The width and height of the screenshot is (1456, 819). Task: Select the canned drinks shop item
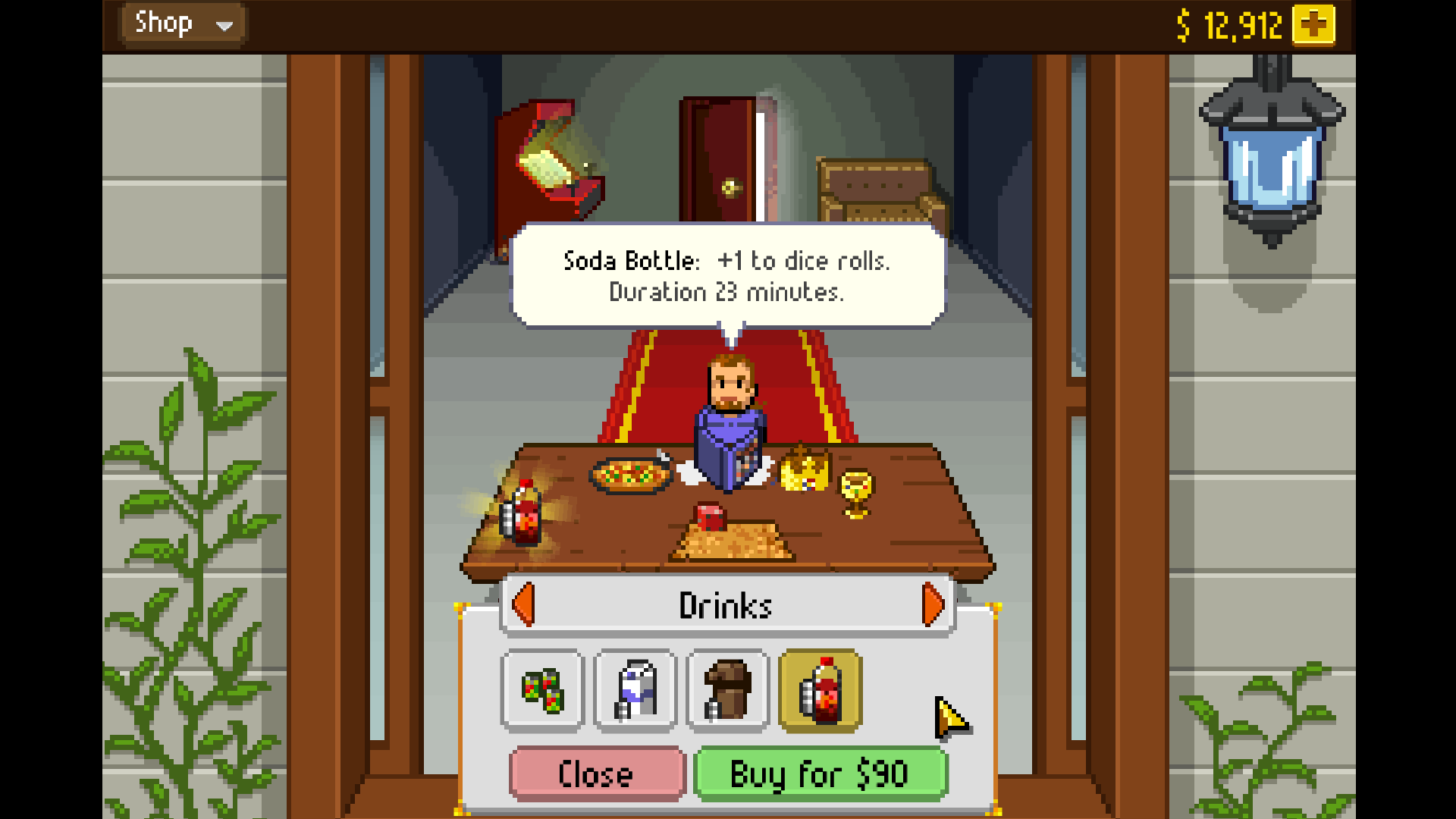click(x=542, y=692)
